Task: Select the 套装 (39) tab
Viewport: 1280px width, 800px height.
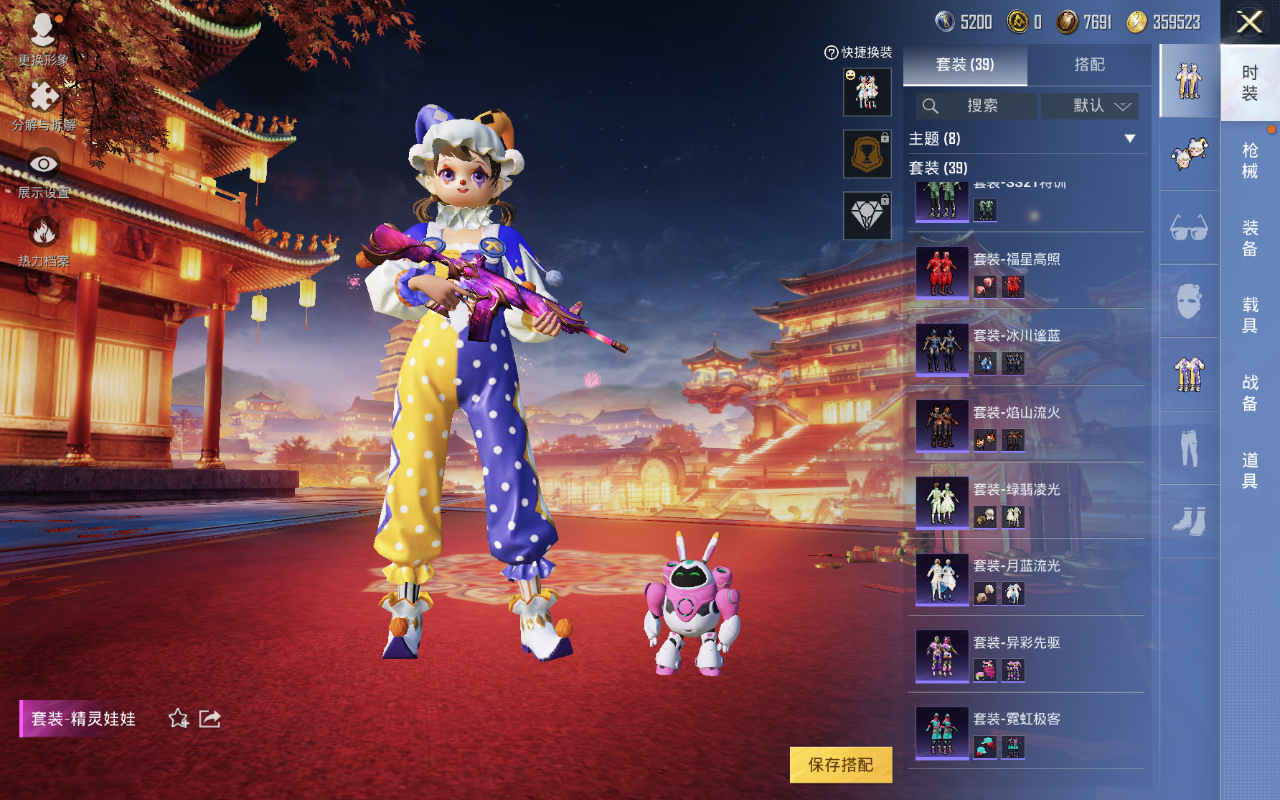Action: point(965,65)
